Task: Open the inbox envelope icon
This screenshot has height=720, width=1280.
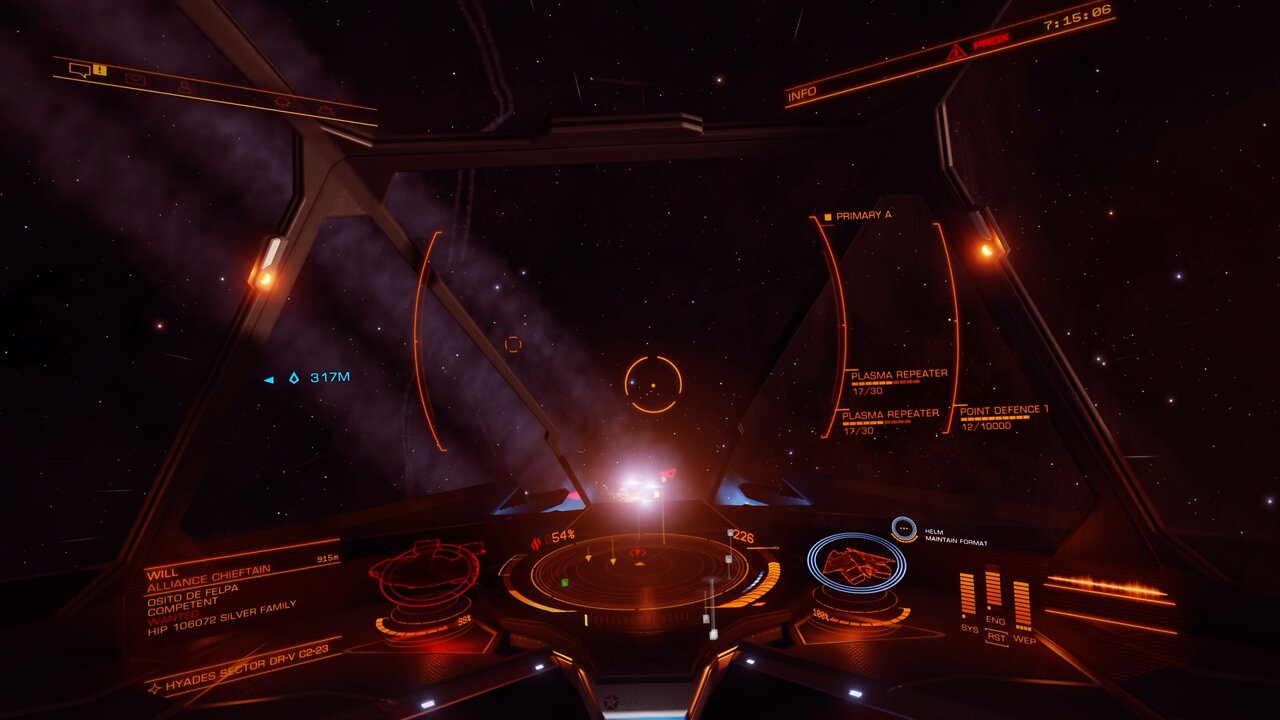Action: [x=135, y=79]
